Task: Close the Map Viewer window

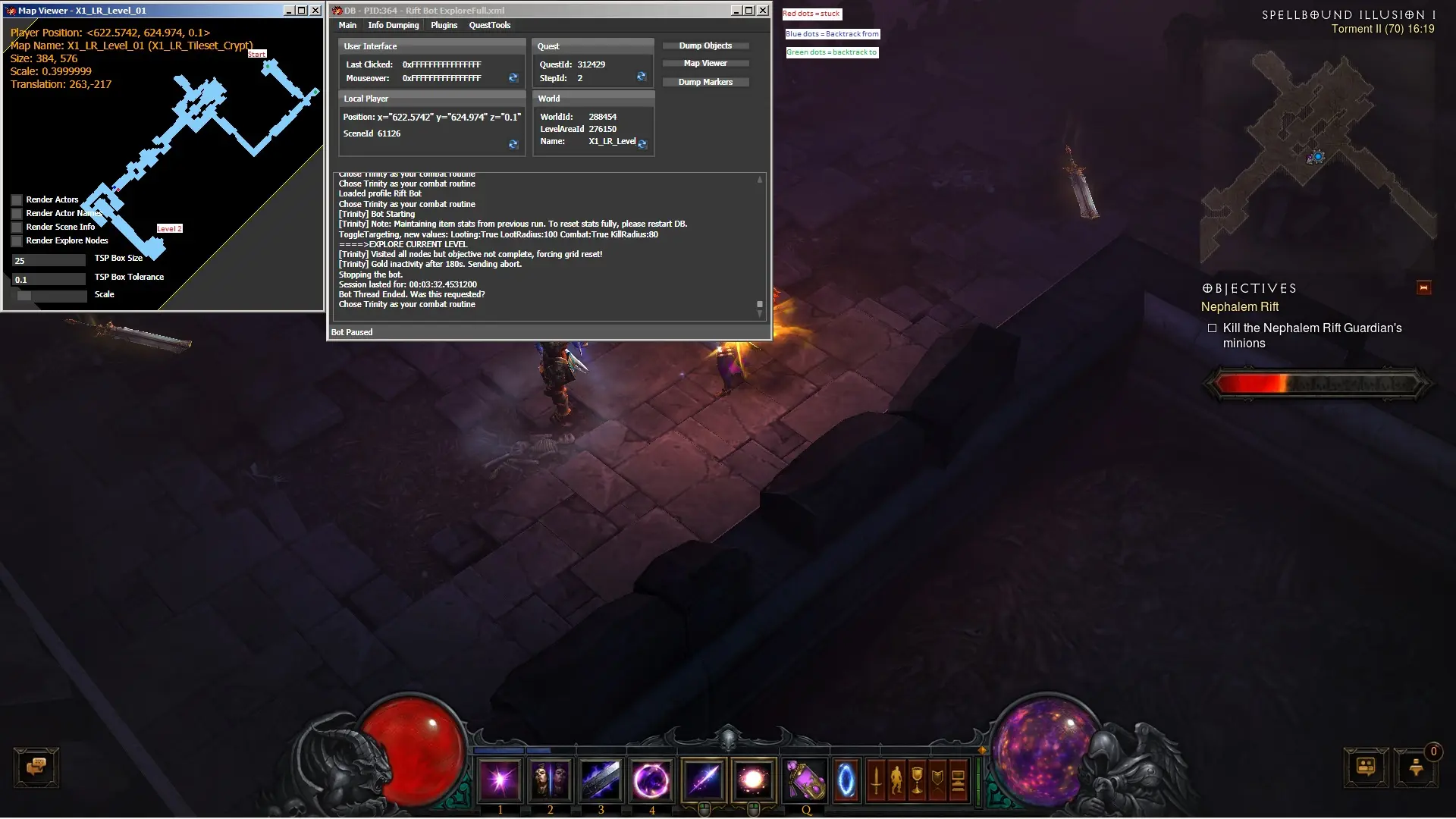Action: [x=315, y=11]
